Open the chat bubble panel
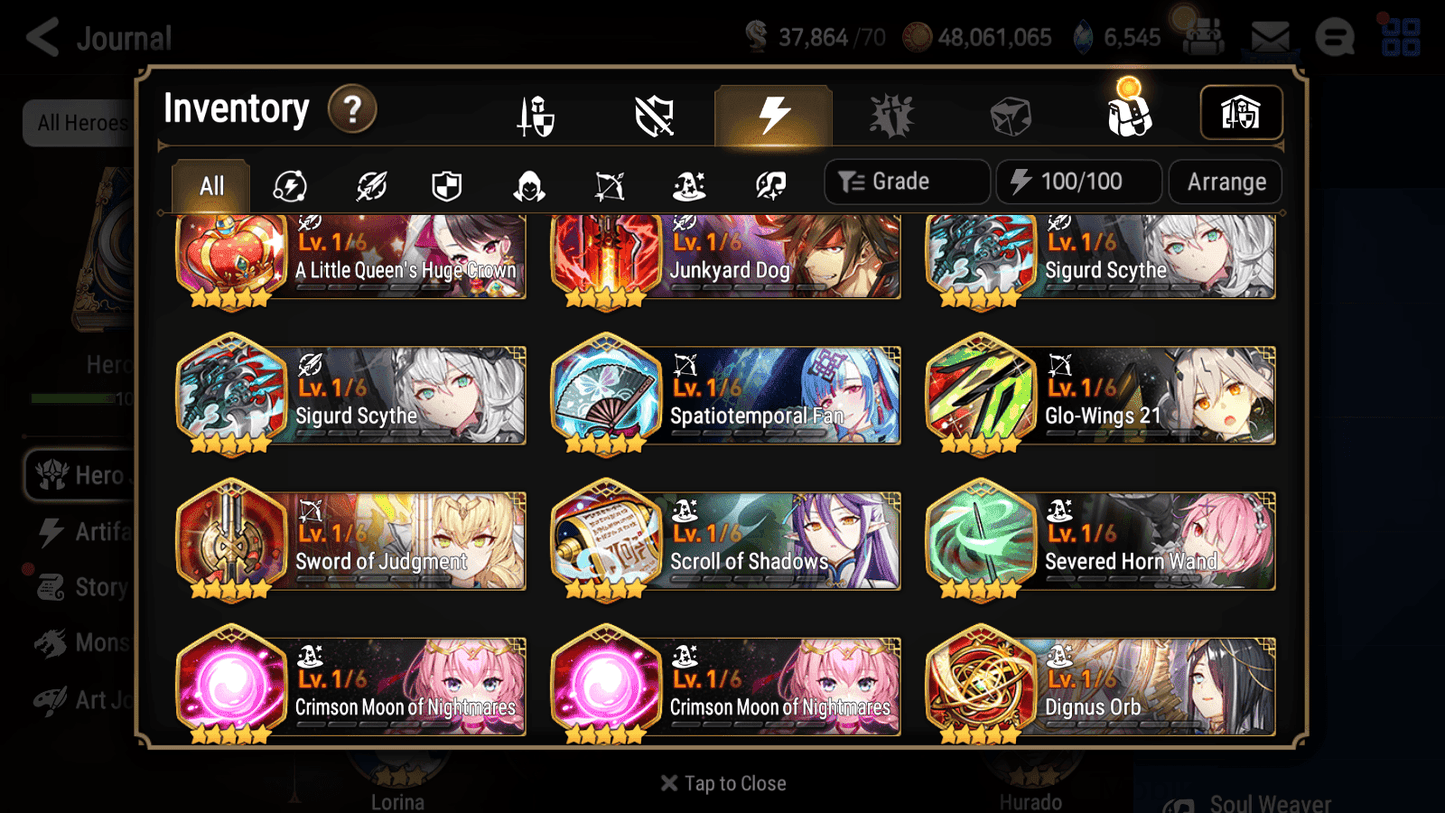This screenshot has height=813, width=1445. point(1334,36)
